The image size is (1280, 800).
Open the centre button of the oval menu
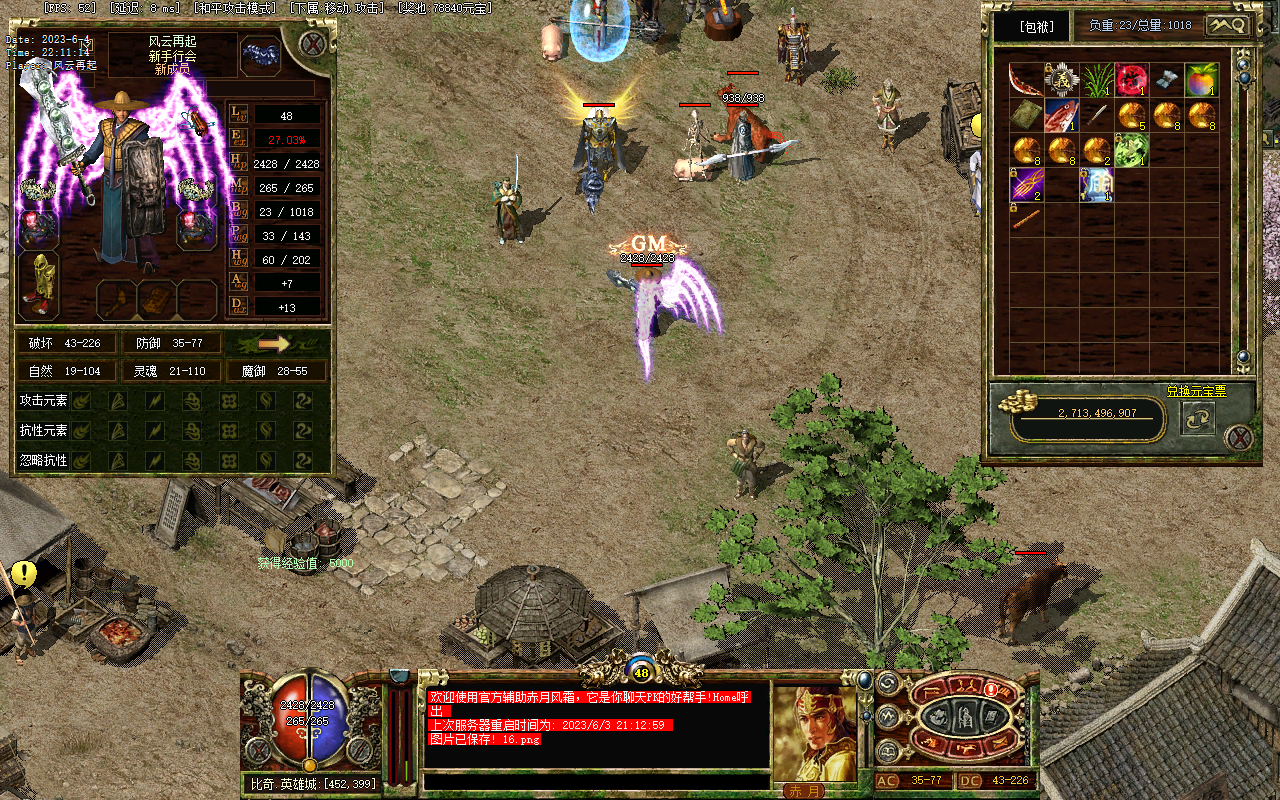(967, 717)
